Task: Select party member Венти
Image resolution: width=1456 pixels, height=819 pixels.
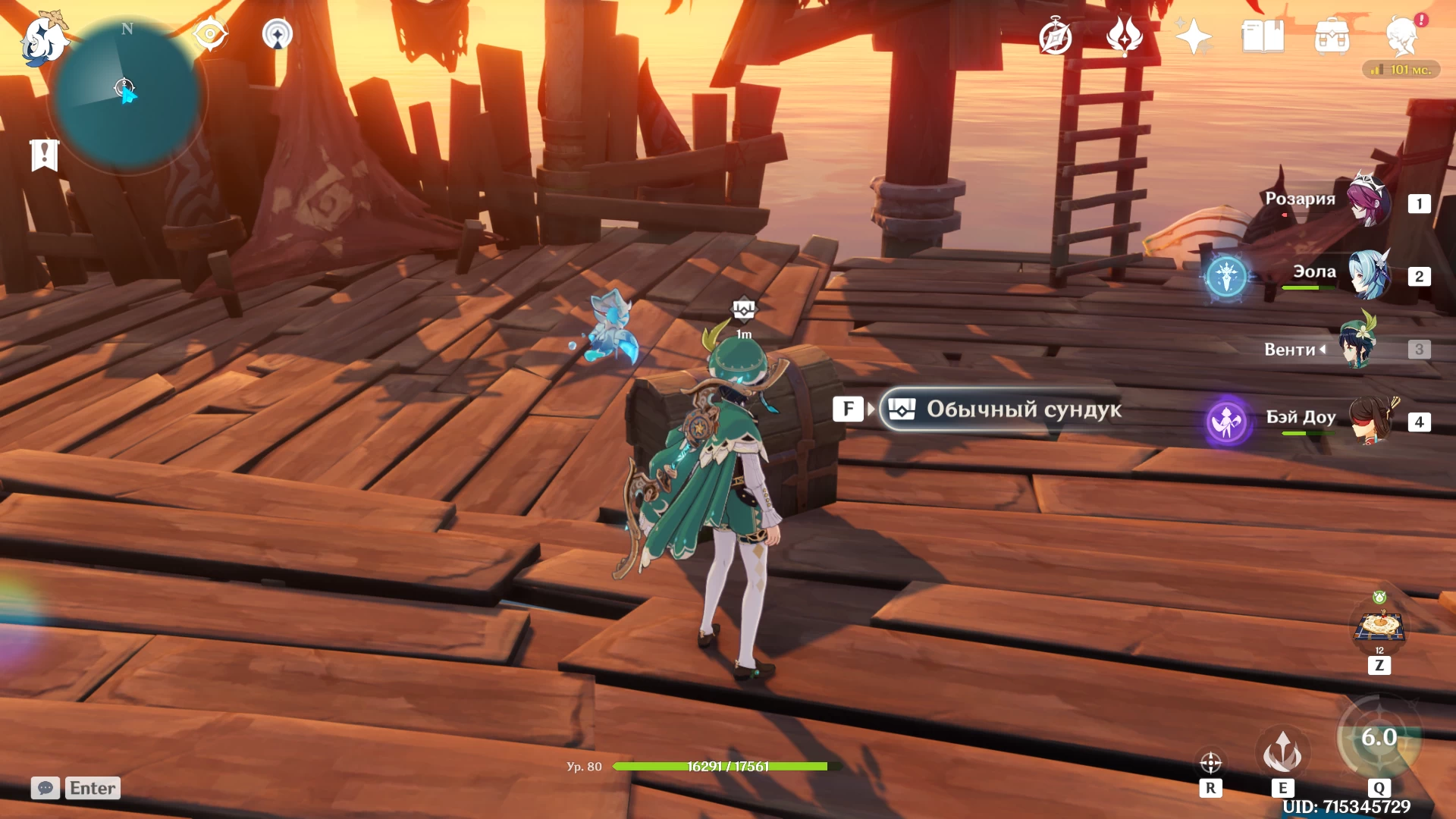Action: point(1359,348)
